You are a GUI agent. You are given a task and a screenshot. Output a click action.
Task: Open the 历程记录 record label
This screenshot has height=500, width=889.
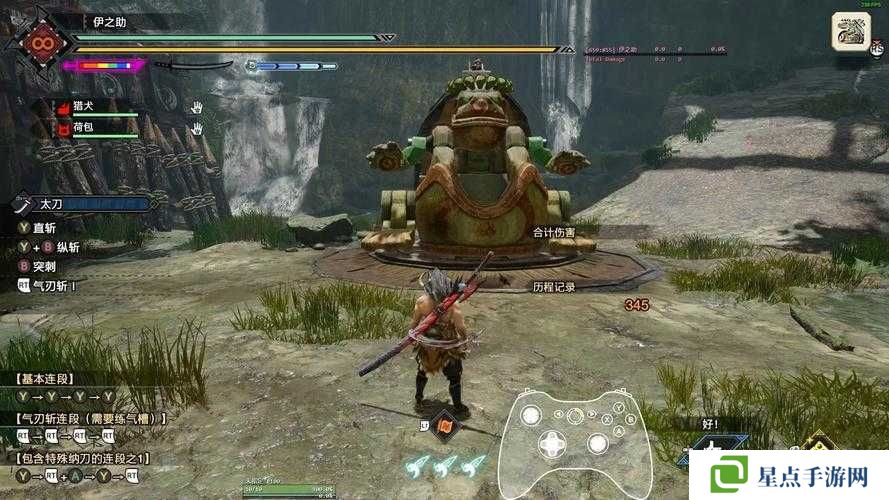pyautogui.click(x=553, y=286)
